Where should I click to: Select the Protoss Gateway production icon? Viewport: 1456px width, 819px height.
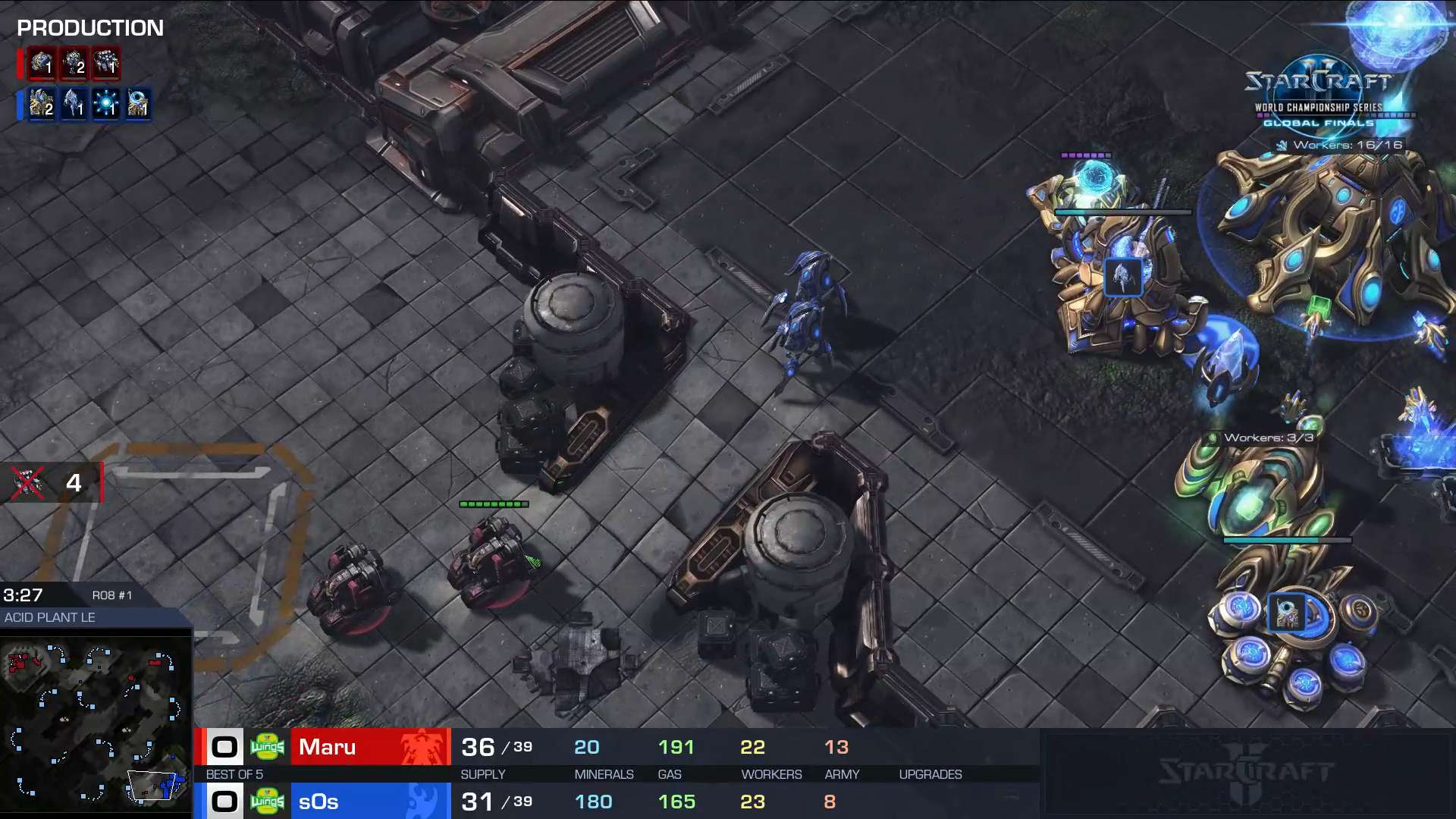pos(42,104)
